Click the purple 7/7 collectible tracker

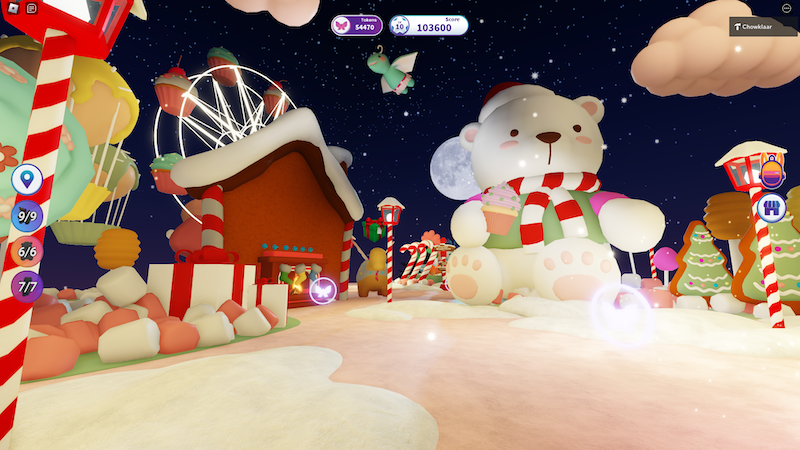pos(27,287)
